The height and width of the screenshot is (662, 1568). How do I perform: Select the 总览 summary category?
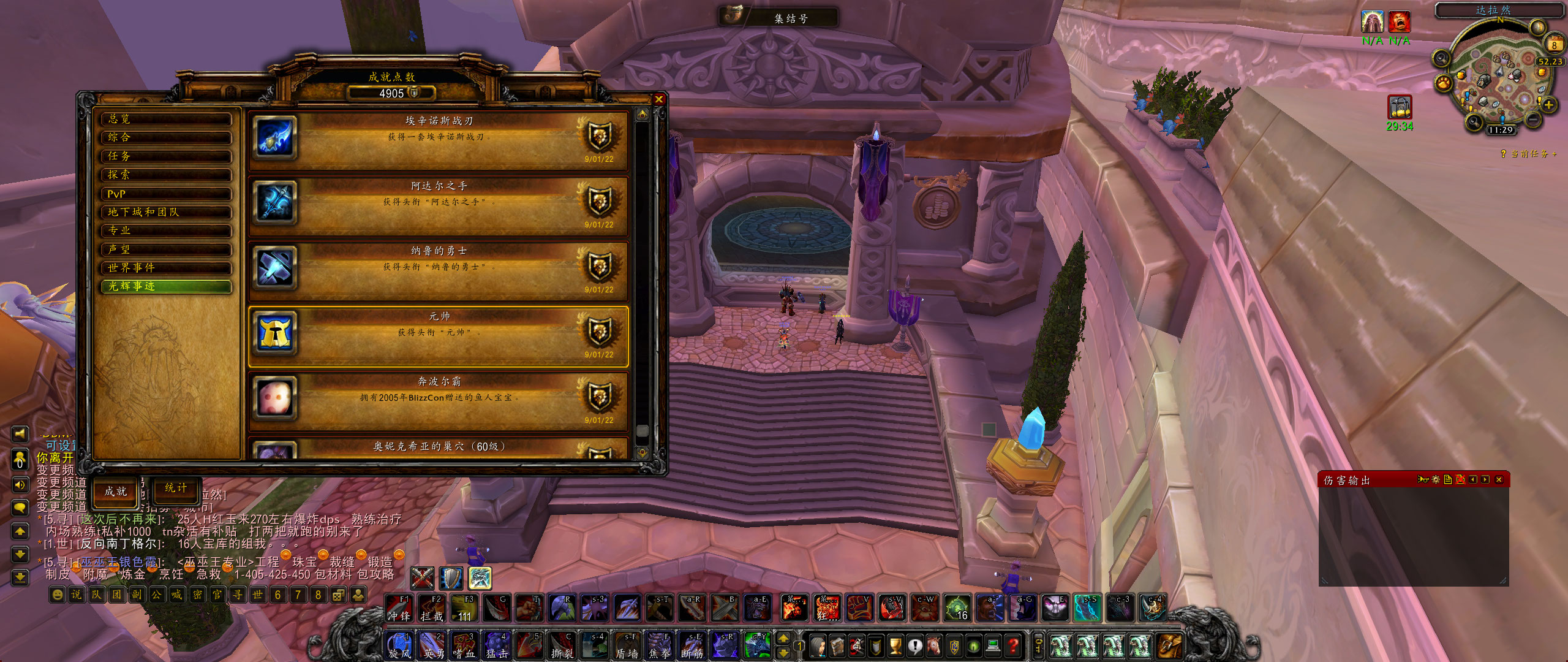tap(166, 119)
